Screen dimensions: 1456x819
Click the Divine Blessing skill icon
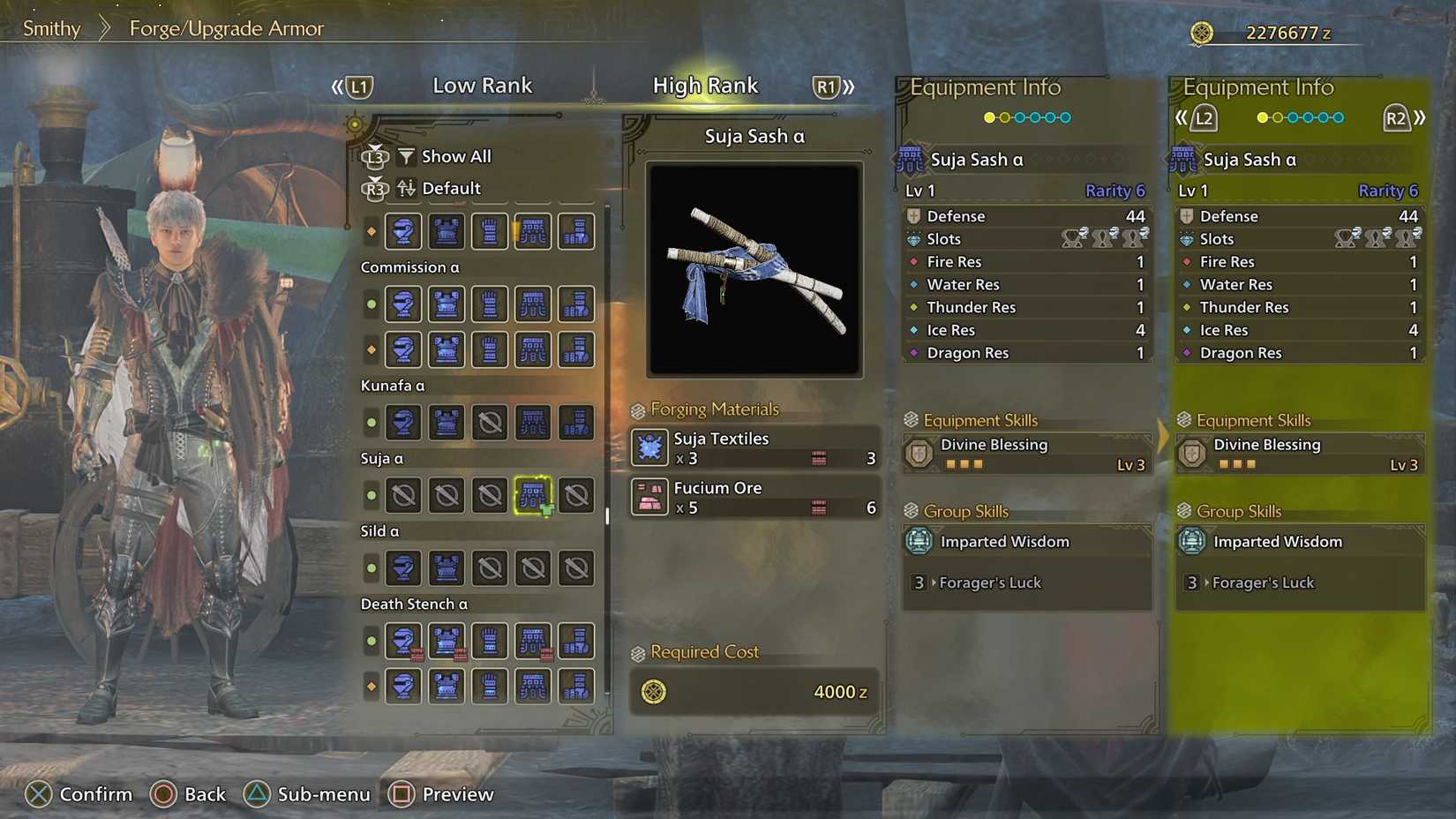pyautogui.click(x=918, y=453)
